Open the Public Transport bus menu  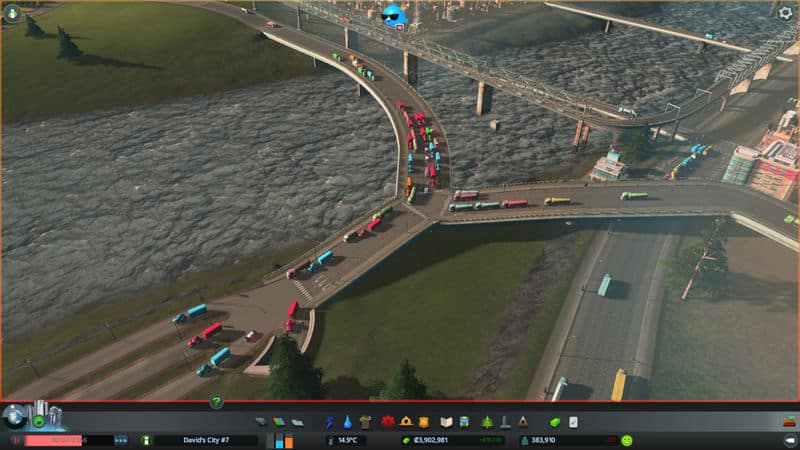point(465,422)
